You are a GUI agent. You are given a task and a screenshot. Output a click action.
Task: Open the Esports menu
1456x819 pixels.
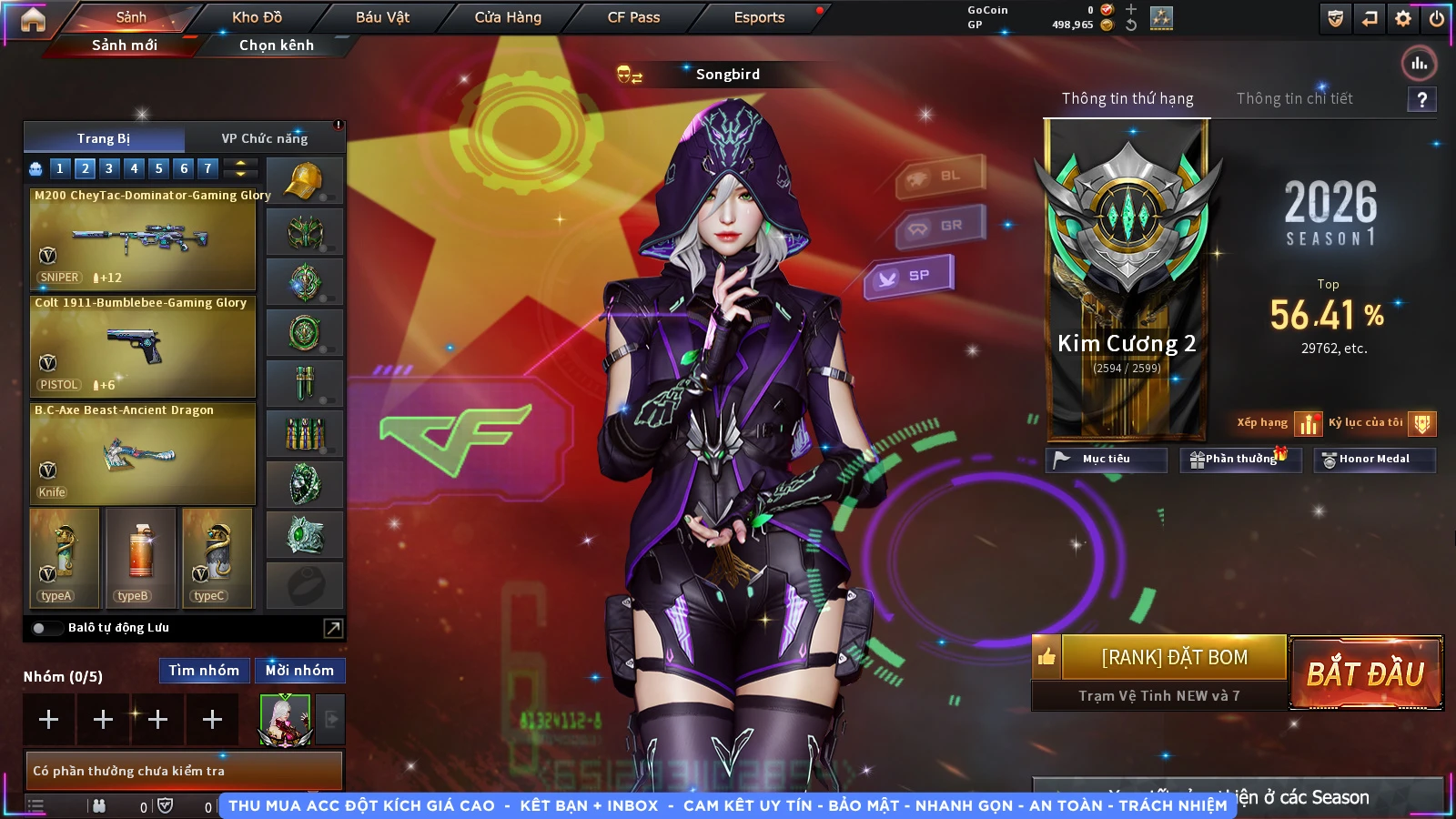(x=759, y=17)
